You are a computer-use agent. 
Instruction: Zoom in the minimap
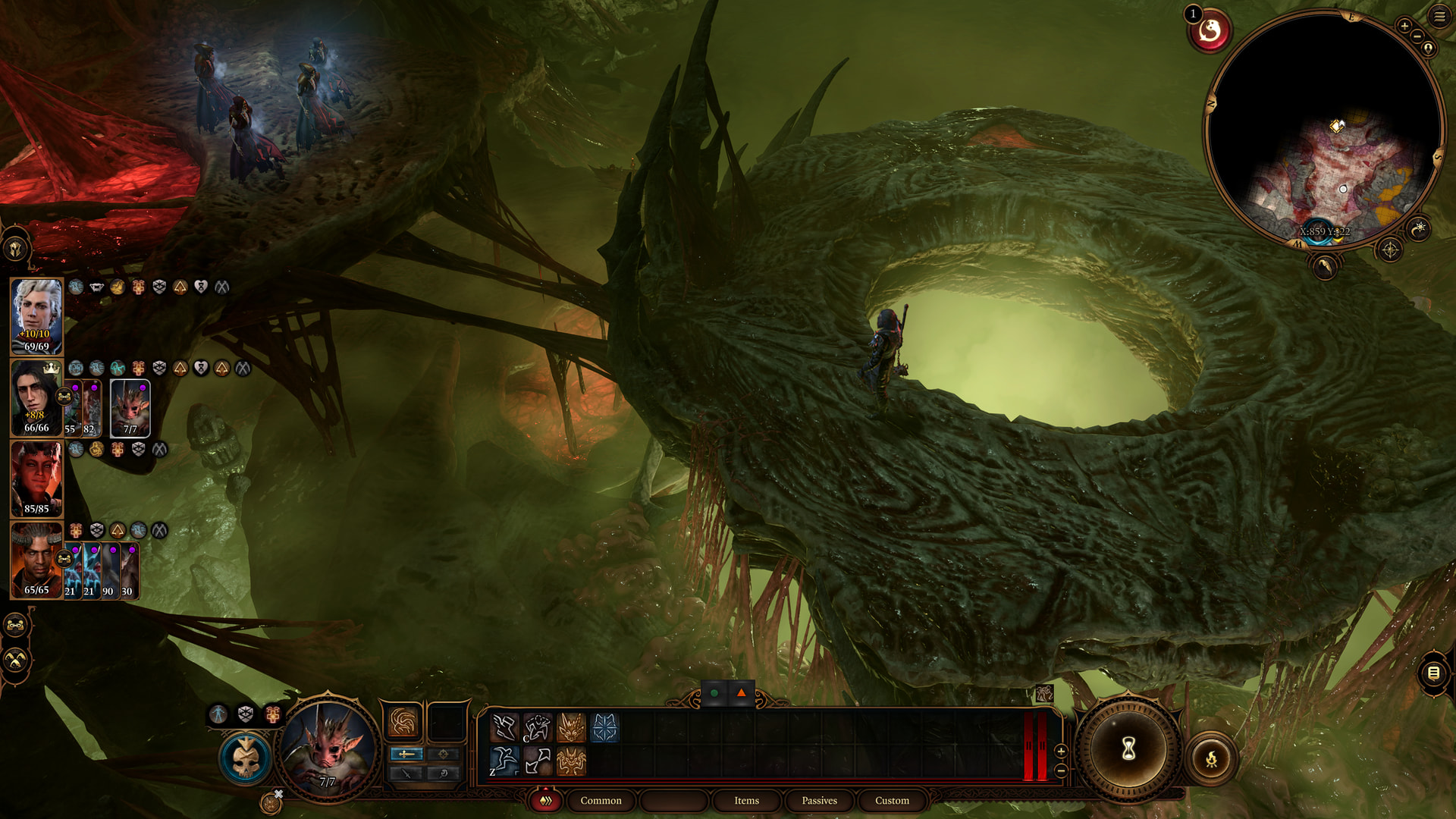[1404, 26]
